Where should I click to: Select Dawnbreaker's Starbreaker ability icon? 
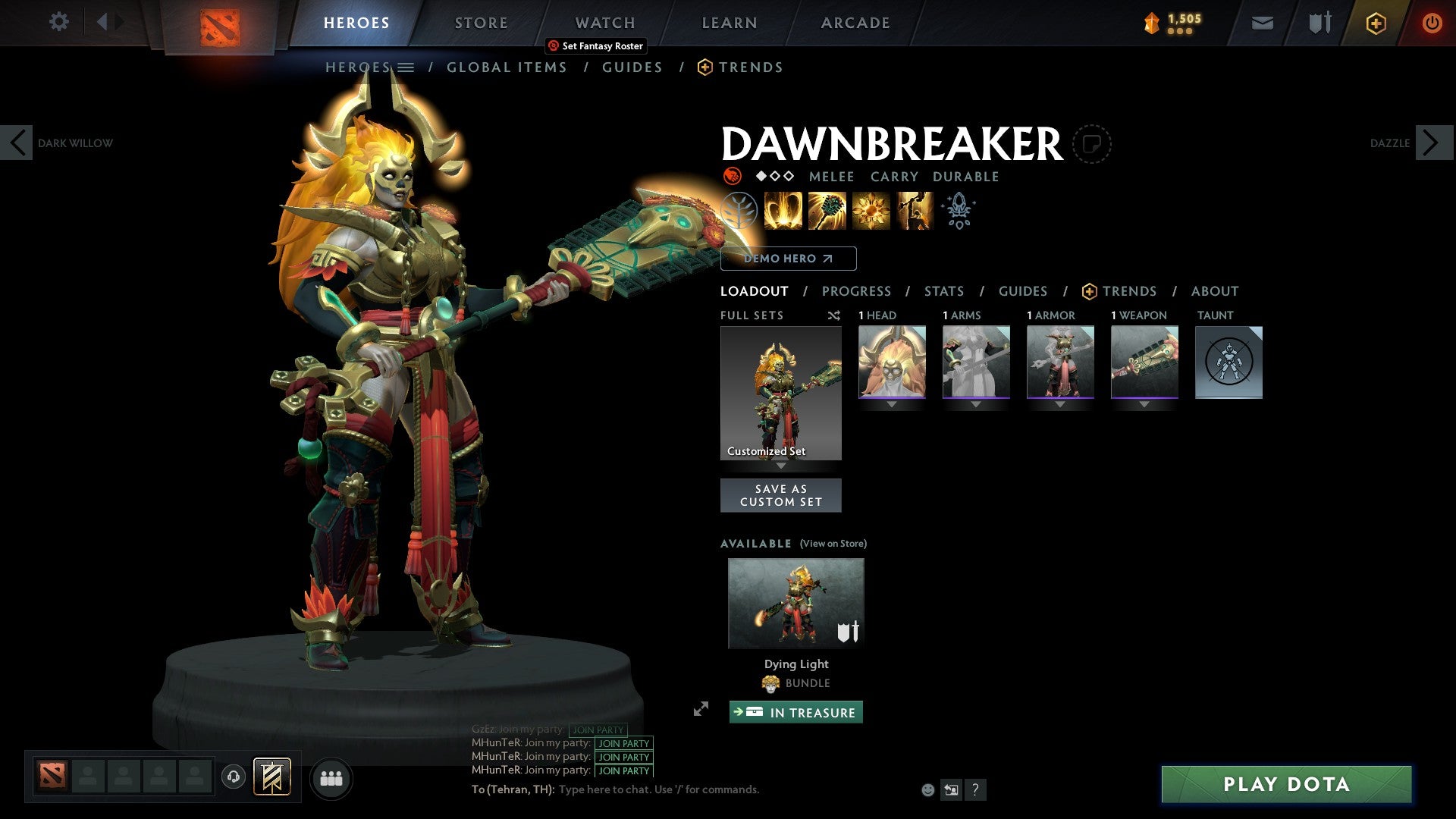pos(782,210)
